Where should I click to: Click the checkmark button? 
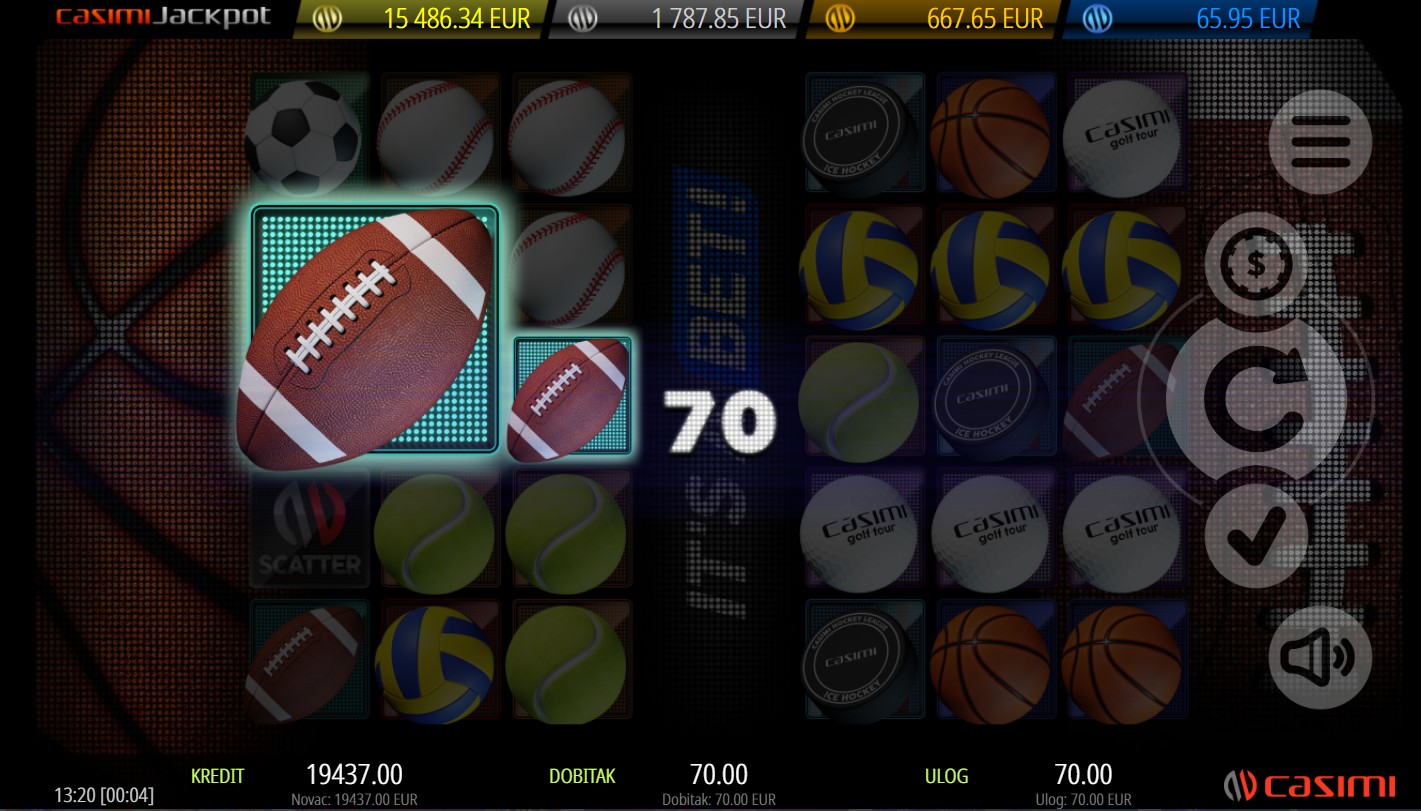click(1255, 535)
